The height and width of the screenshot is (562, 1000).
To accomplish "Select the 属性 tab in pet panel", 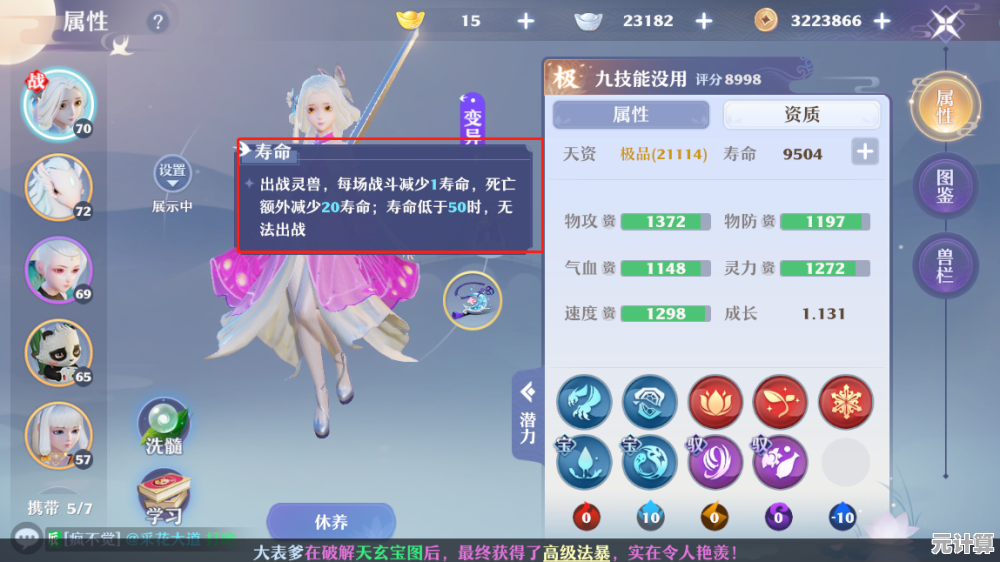I will (x=630, y=115).
